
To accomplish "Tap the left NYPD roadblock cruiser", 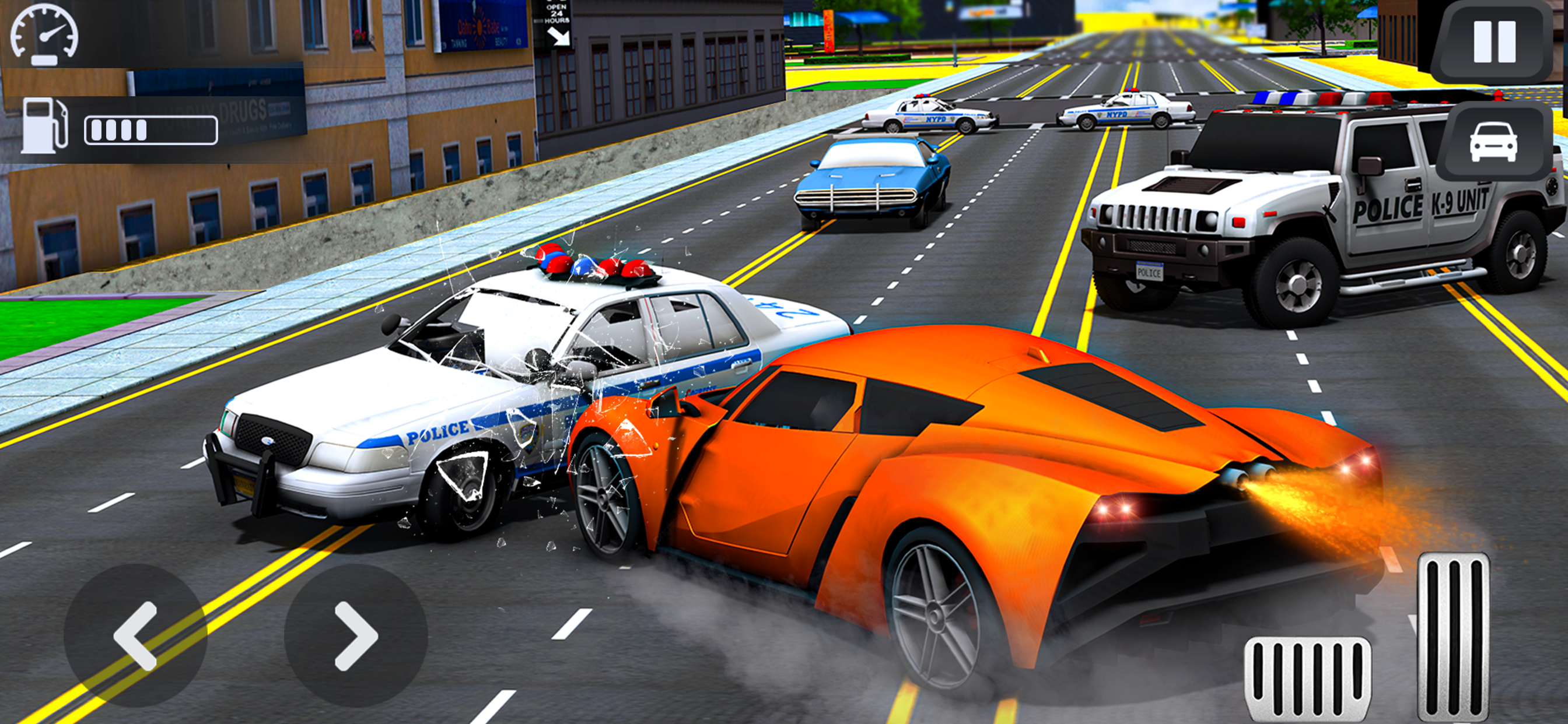I will [925, 115].
